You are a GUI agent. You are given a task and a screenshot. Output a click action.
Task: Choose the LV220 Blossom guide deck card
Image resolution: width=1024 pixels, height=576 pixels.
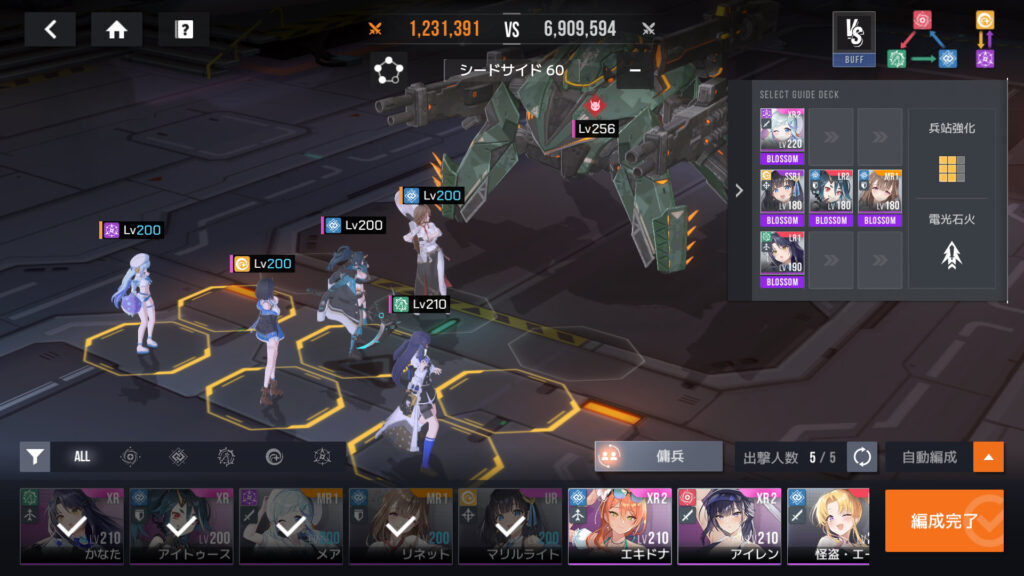(781, 137)
